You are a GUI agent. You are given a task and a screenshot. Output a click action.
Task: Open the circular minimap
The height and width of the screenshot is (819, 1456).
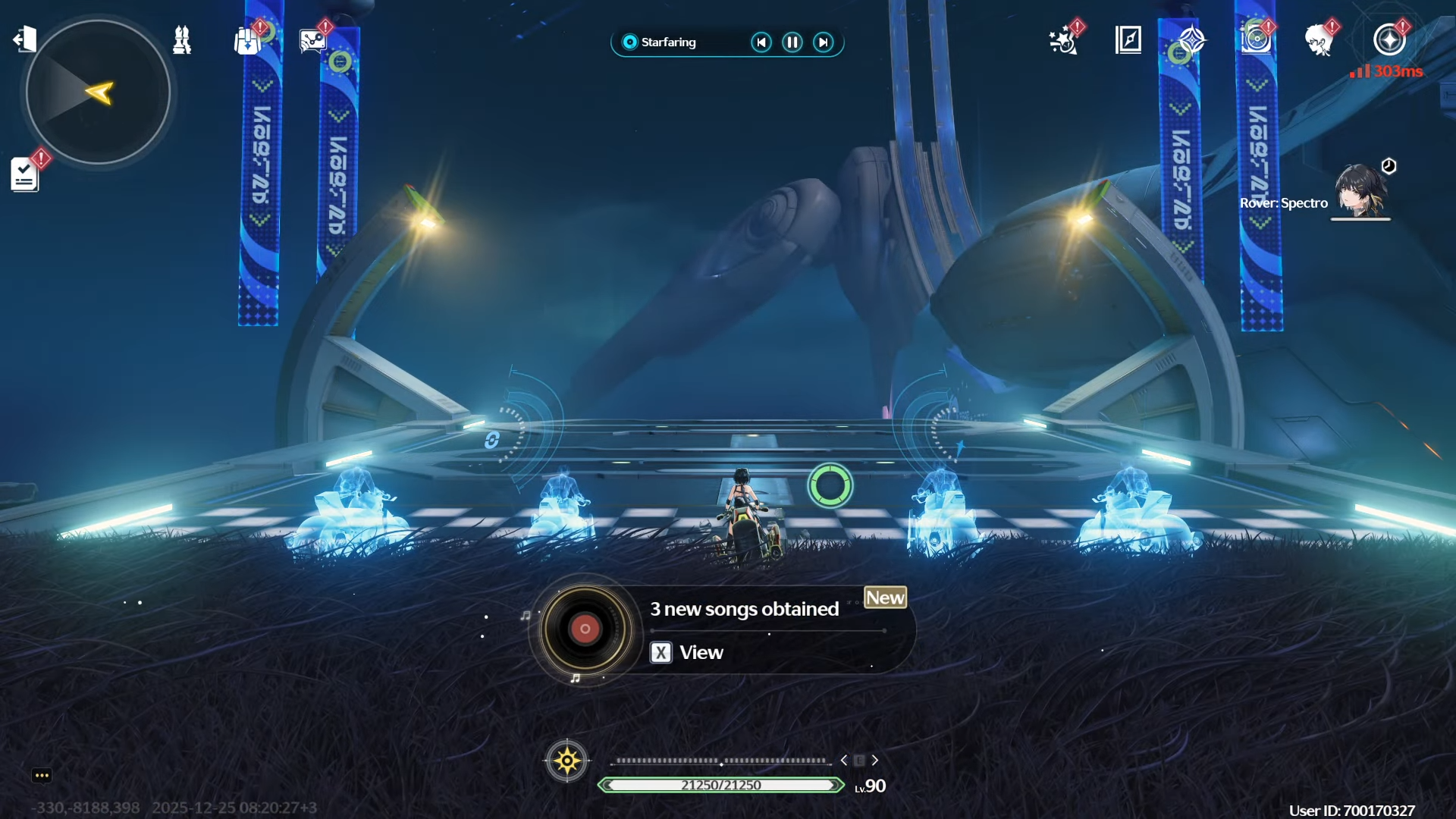(98, 92)
